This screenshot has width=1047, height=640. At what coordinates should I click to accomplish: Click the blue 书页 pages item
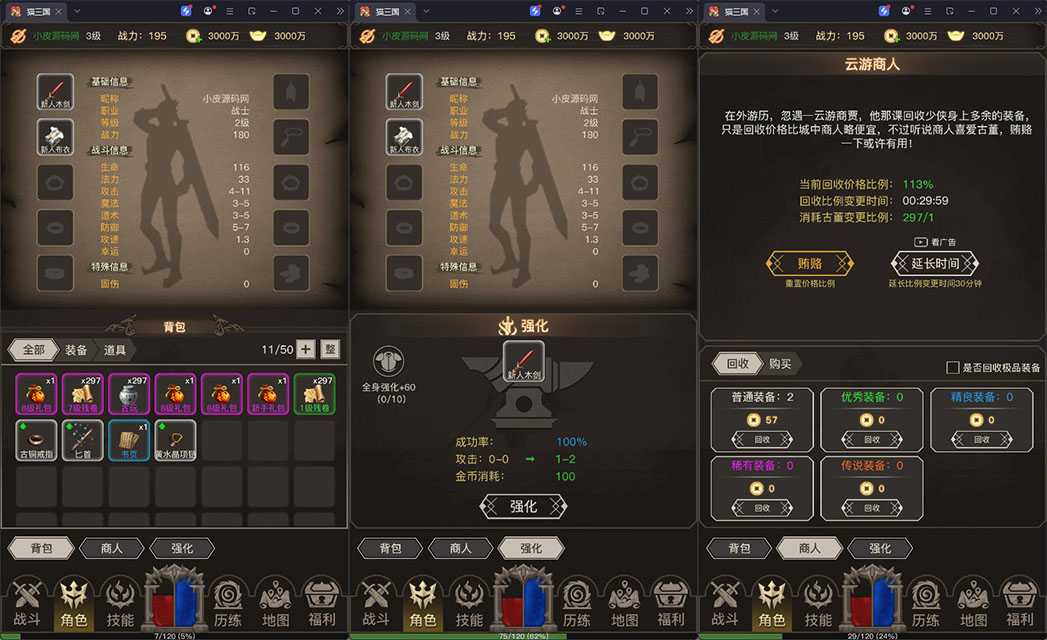pos(130,440)
